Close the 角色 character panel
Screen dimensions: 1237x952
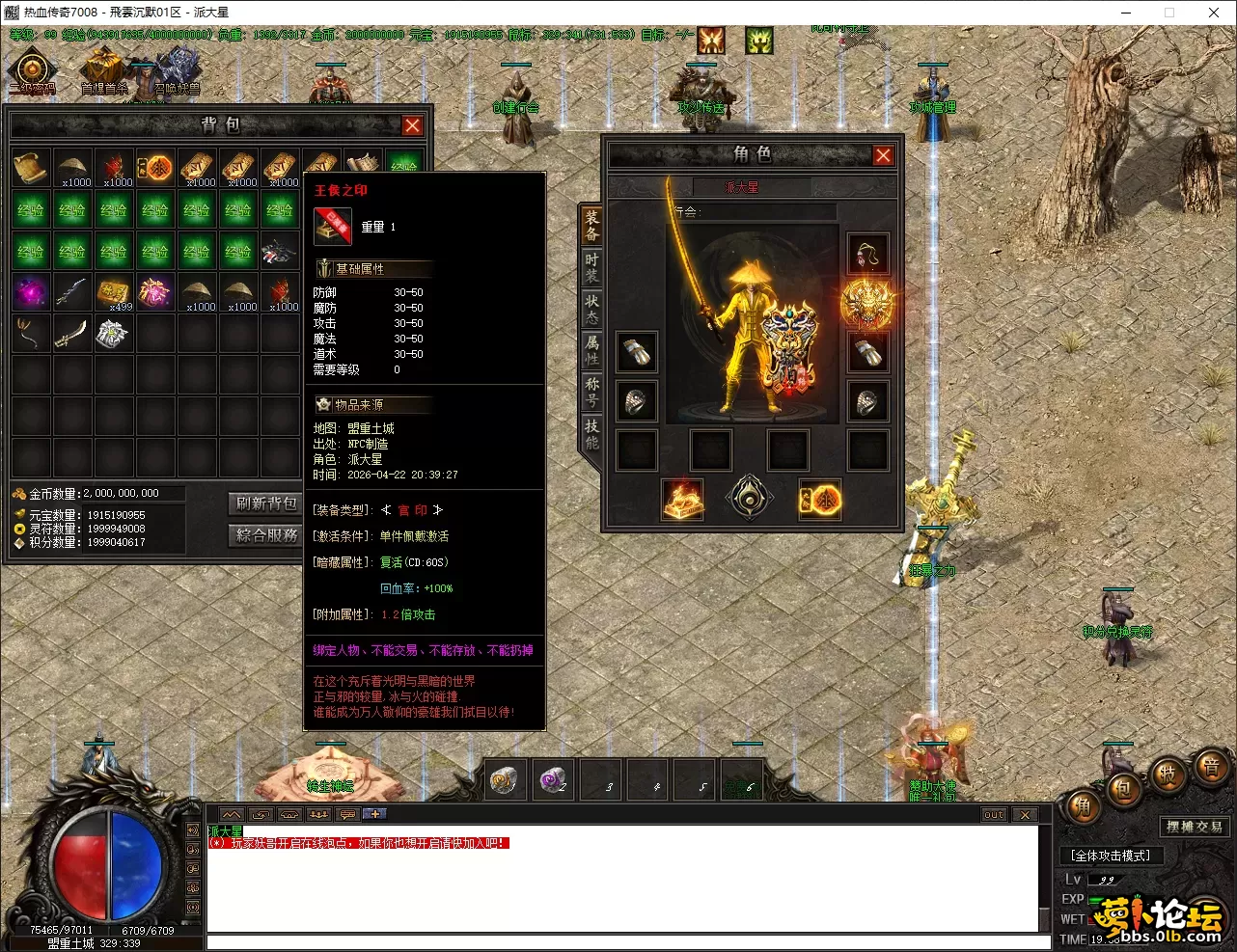[x=882, y=155]
